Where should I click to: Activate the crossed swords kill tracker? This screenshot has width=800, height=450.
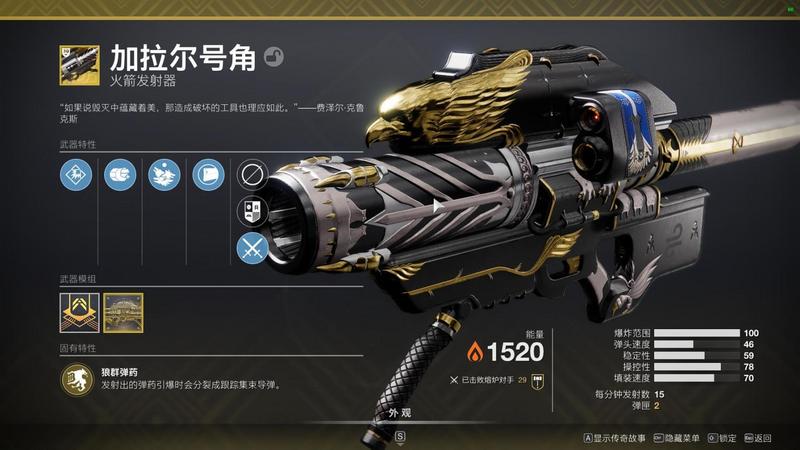250,248
